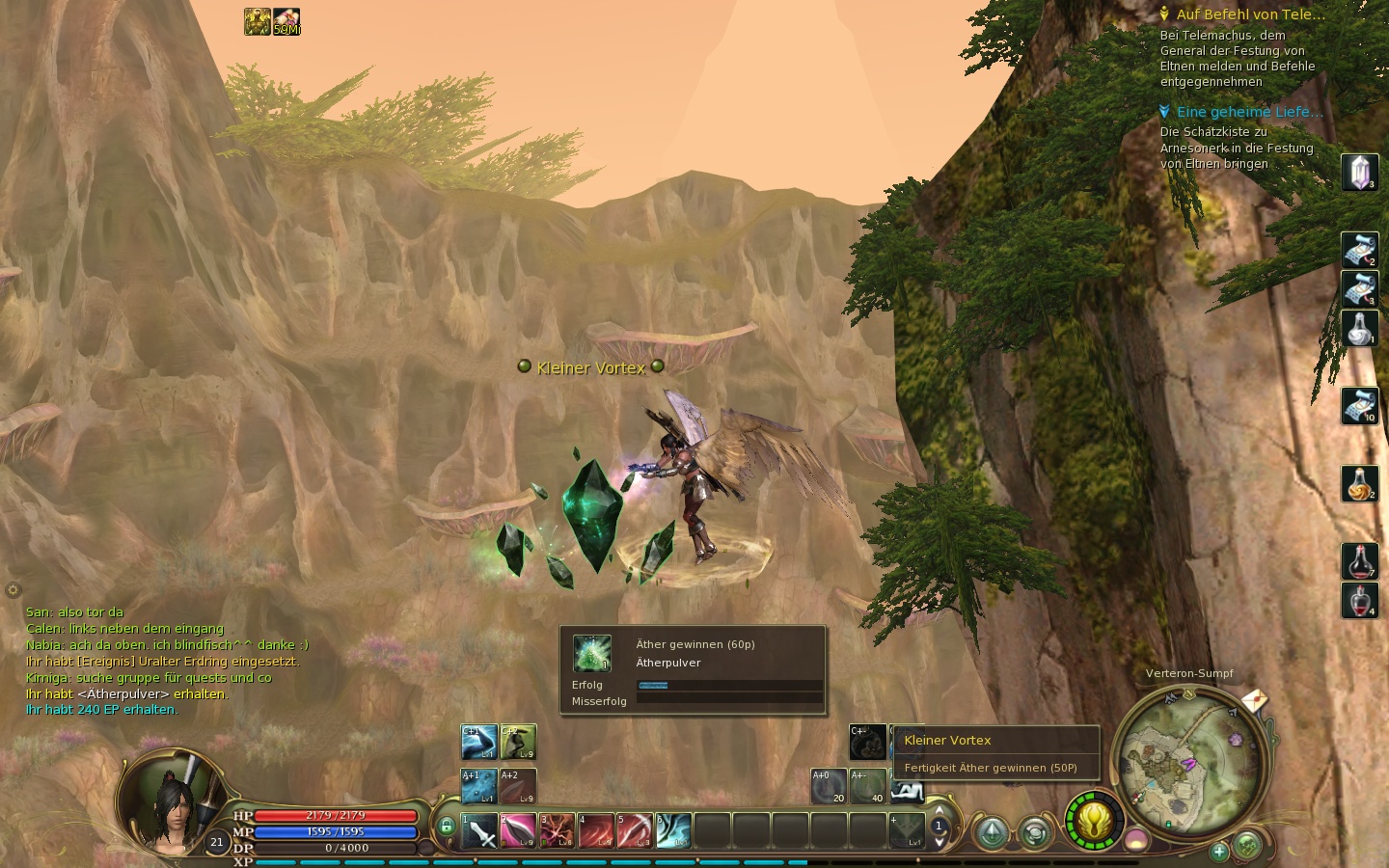The width and height of the screenshot is (1389, 868).
Task: Cast the red lightning burst skill in slot 3
Action: (x=557, y=830)
